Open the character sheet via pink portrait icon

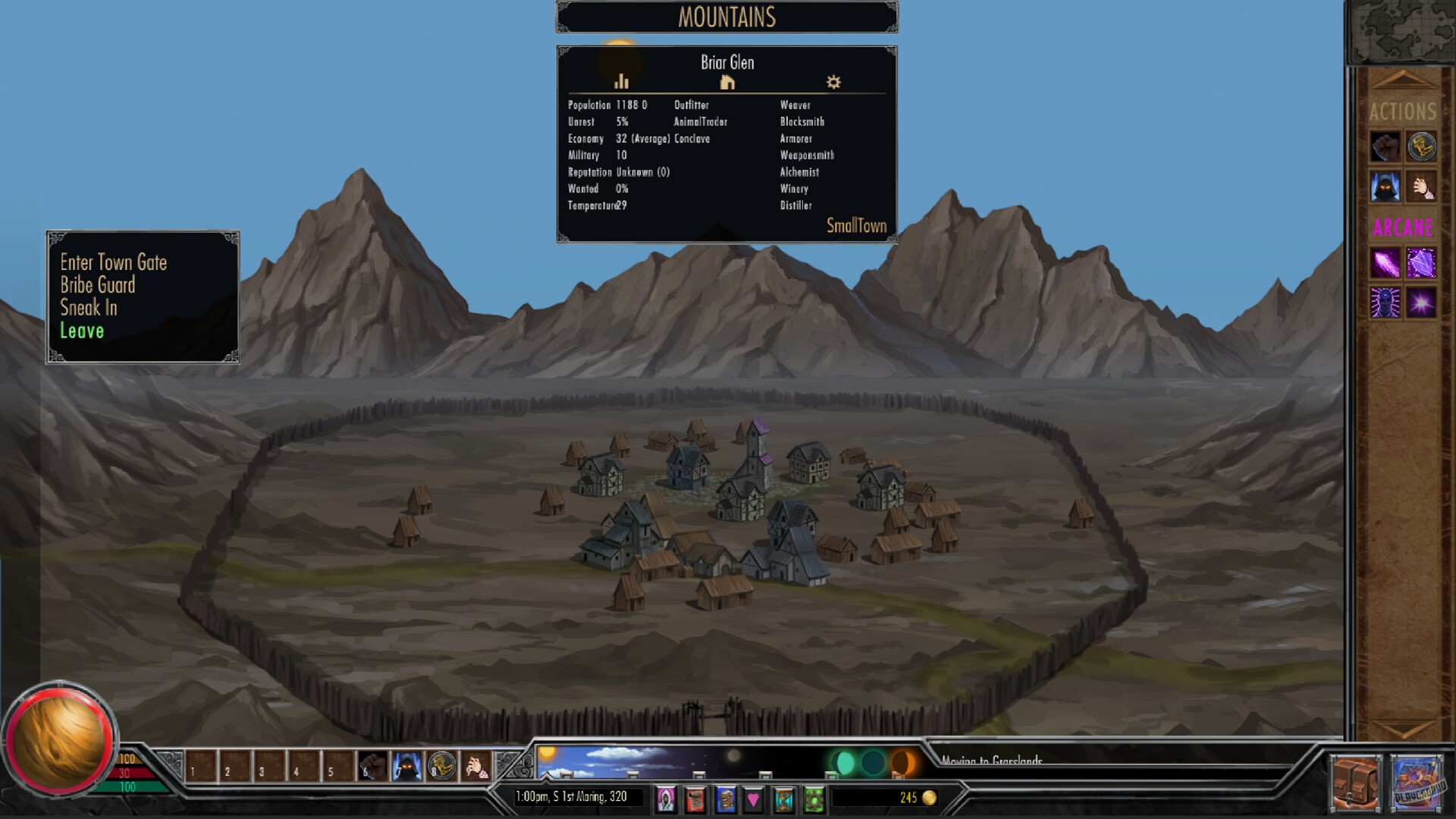(666, 799)
